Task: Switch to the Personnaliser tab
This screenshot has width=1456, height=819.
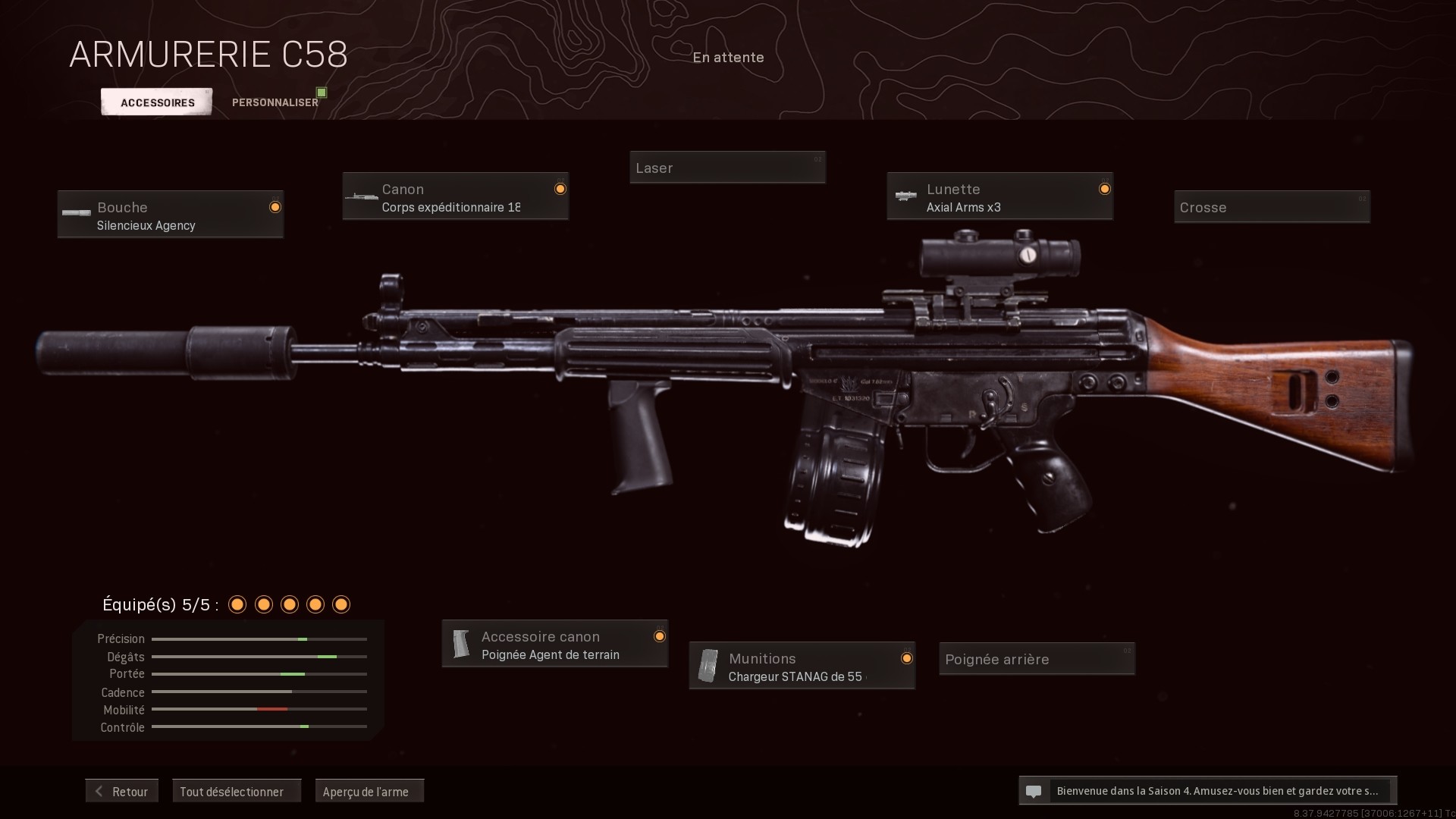Action: (x=275, y=102)
